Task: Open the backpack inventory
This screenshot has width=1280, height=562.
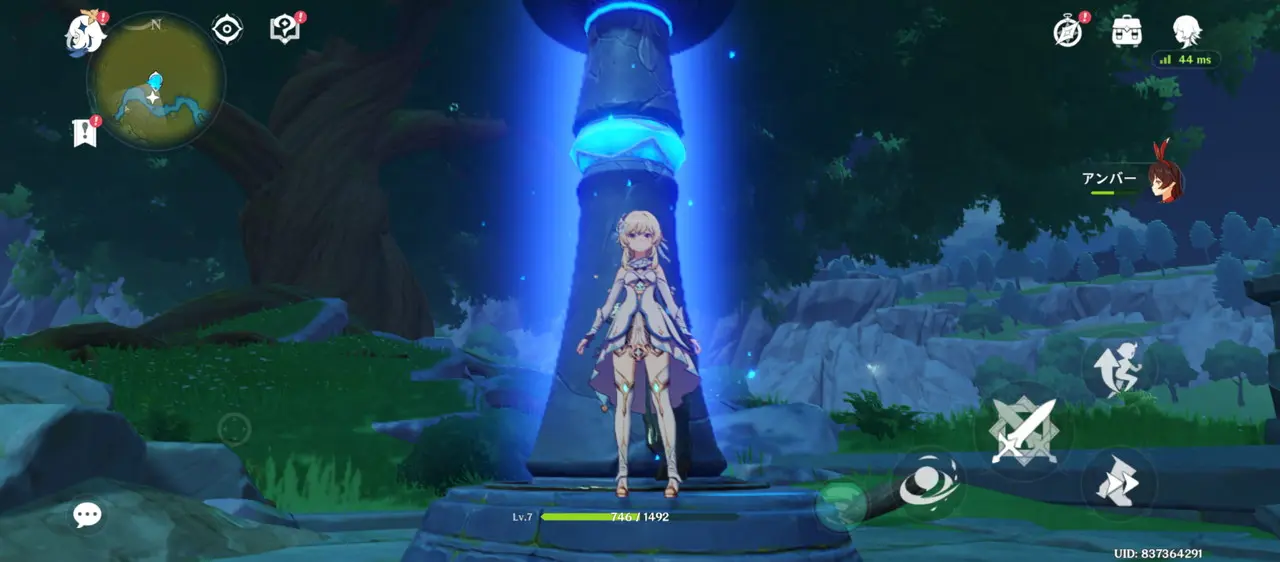Action: click(x=1127, y=31)
